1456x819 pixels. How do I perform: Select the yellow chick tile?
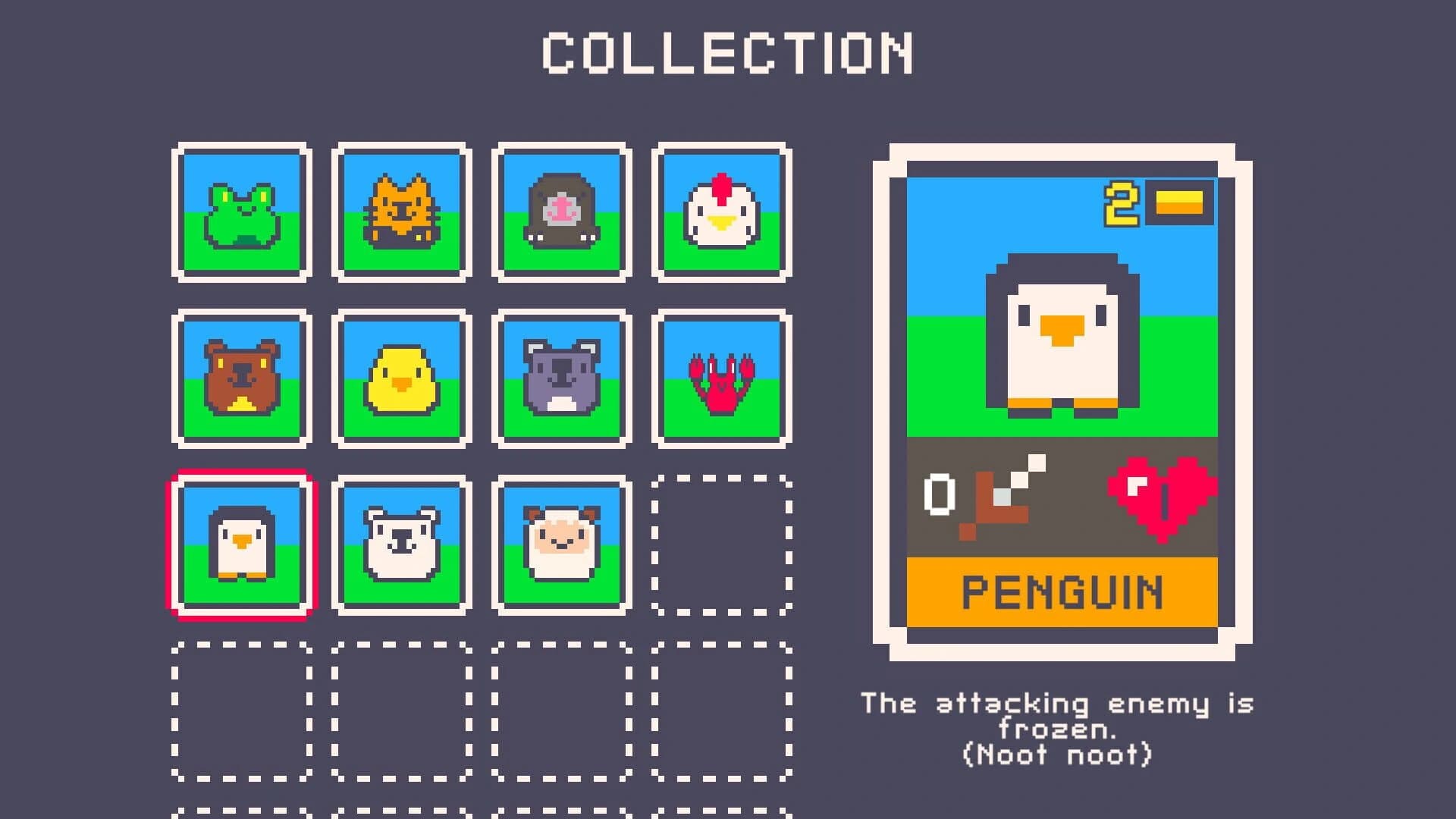coord(403,378)
